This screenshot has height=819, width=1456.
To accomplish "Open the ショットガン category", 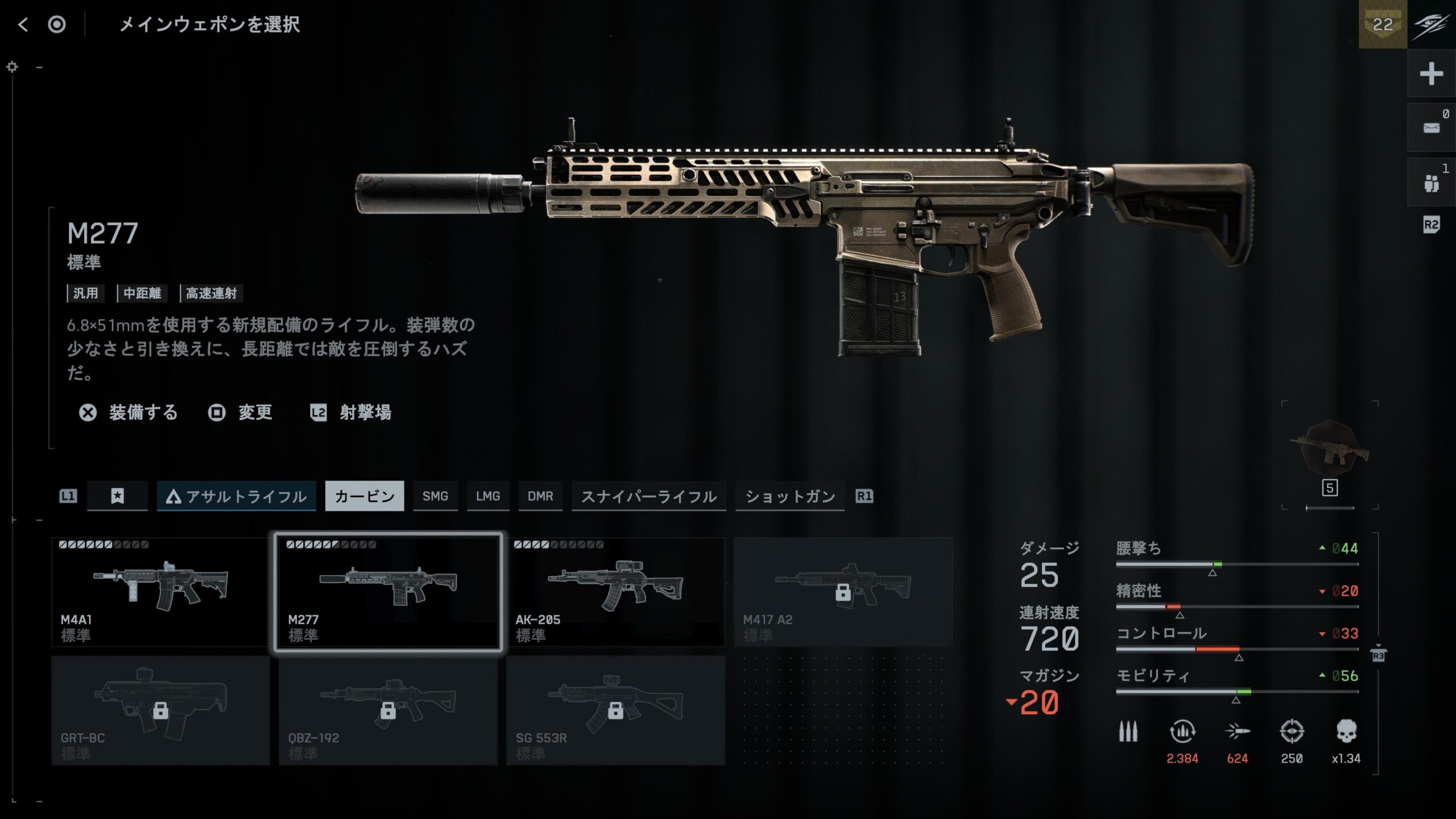I will [790, 497].
